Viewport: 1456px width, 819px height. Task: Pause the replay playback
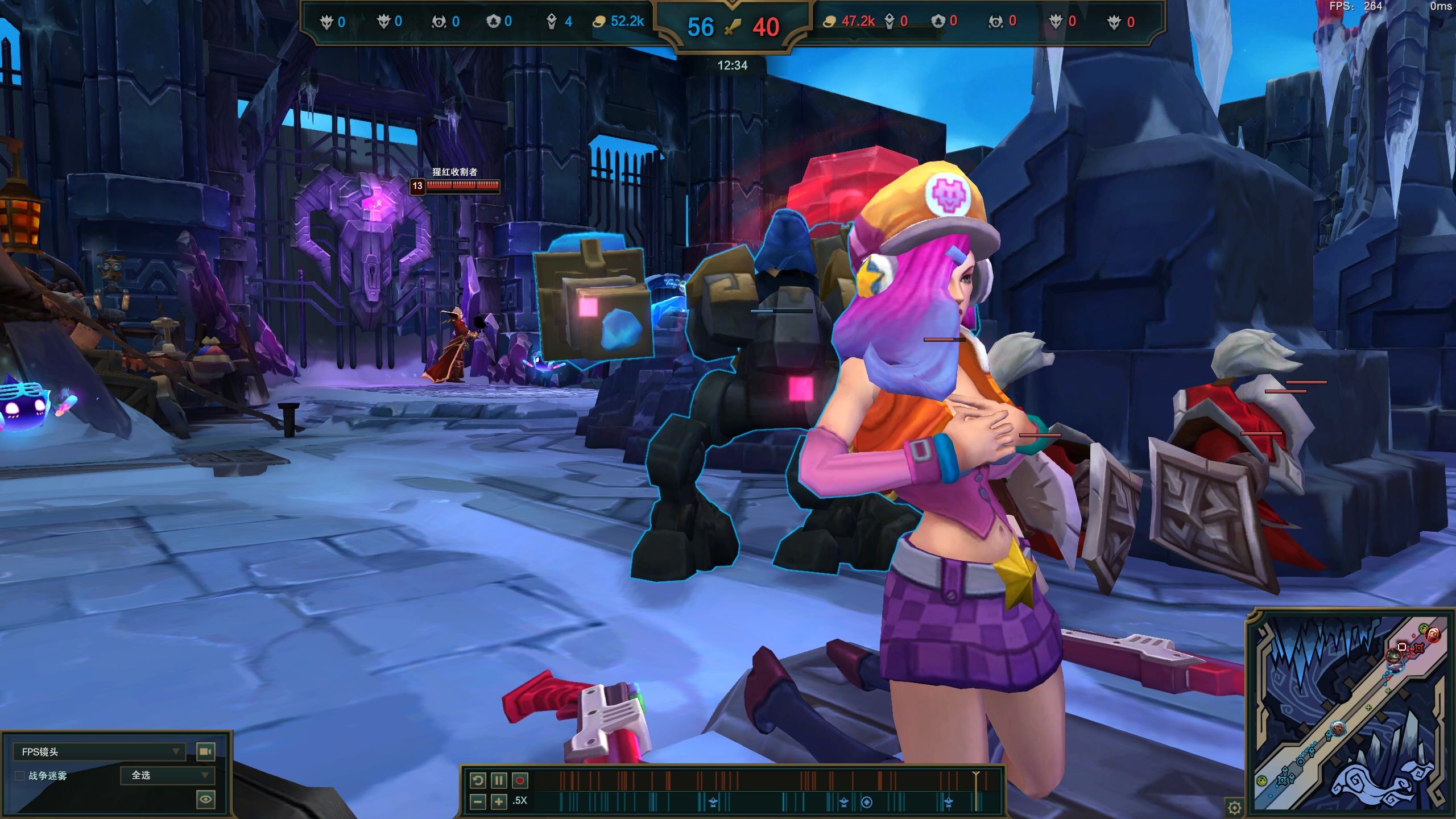tap(498, 780)
